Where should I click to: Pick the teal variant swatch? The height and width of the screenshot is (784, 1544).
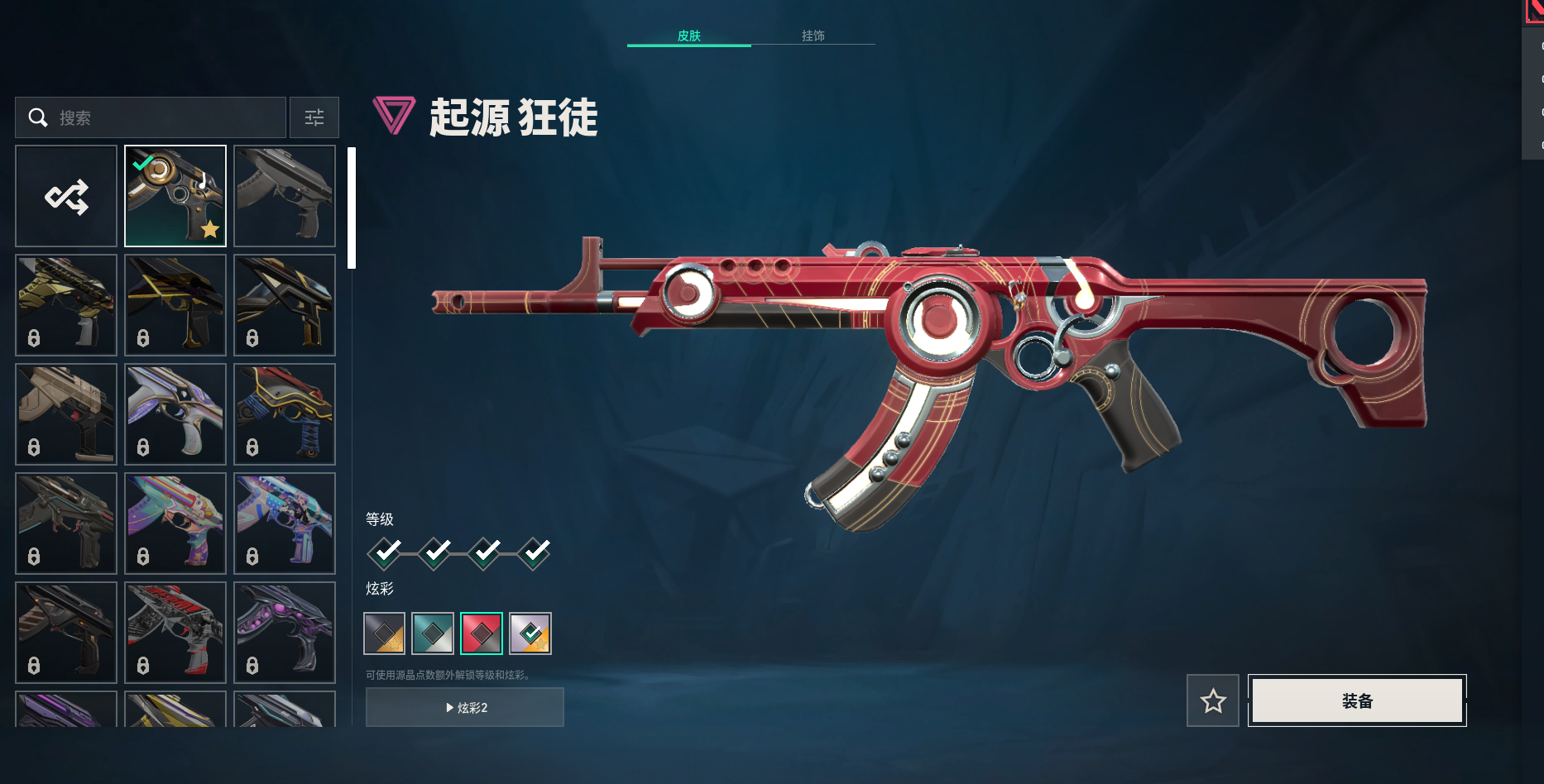(x=433, y=633)
